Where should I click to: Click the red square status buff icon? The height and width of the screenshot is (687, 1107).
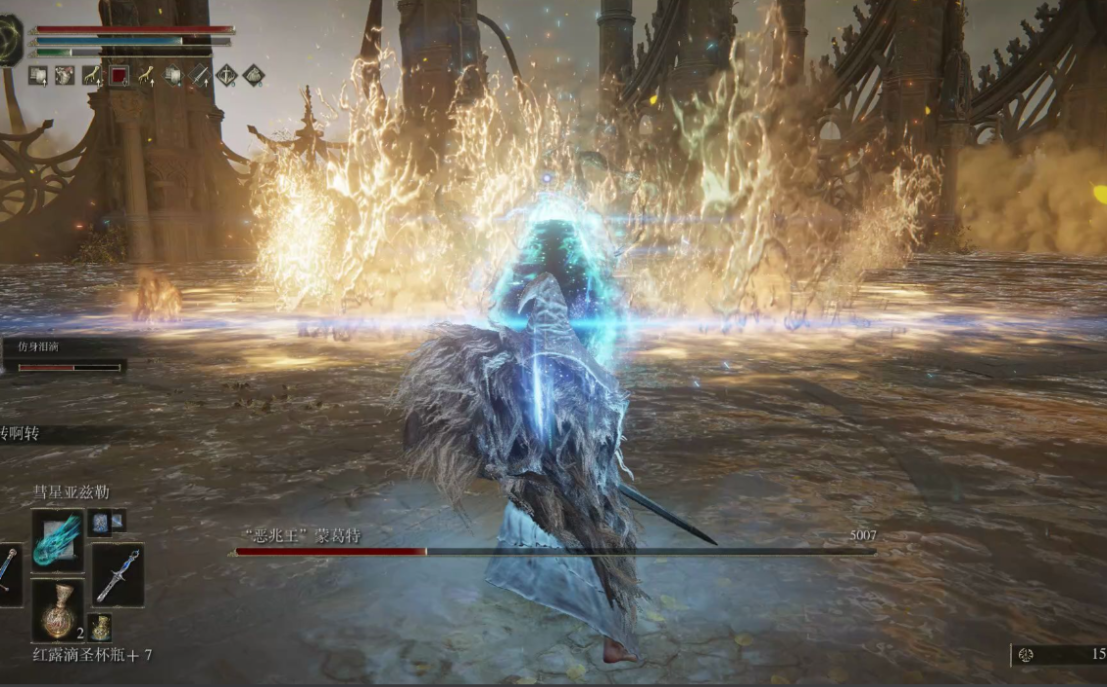coord(119,75)
